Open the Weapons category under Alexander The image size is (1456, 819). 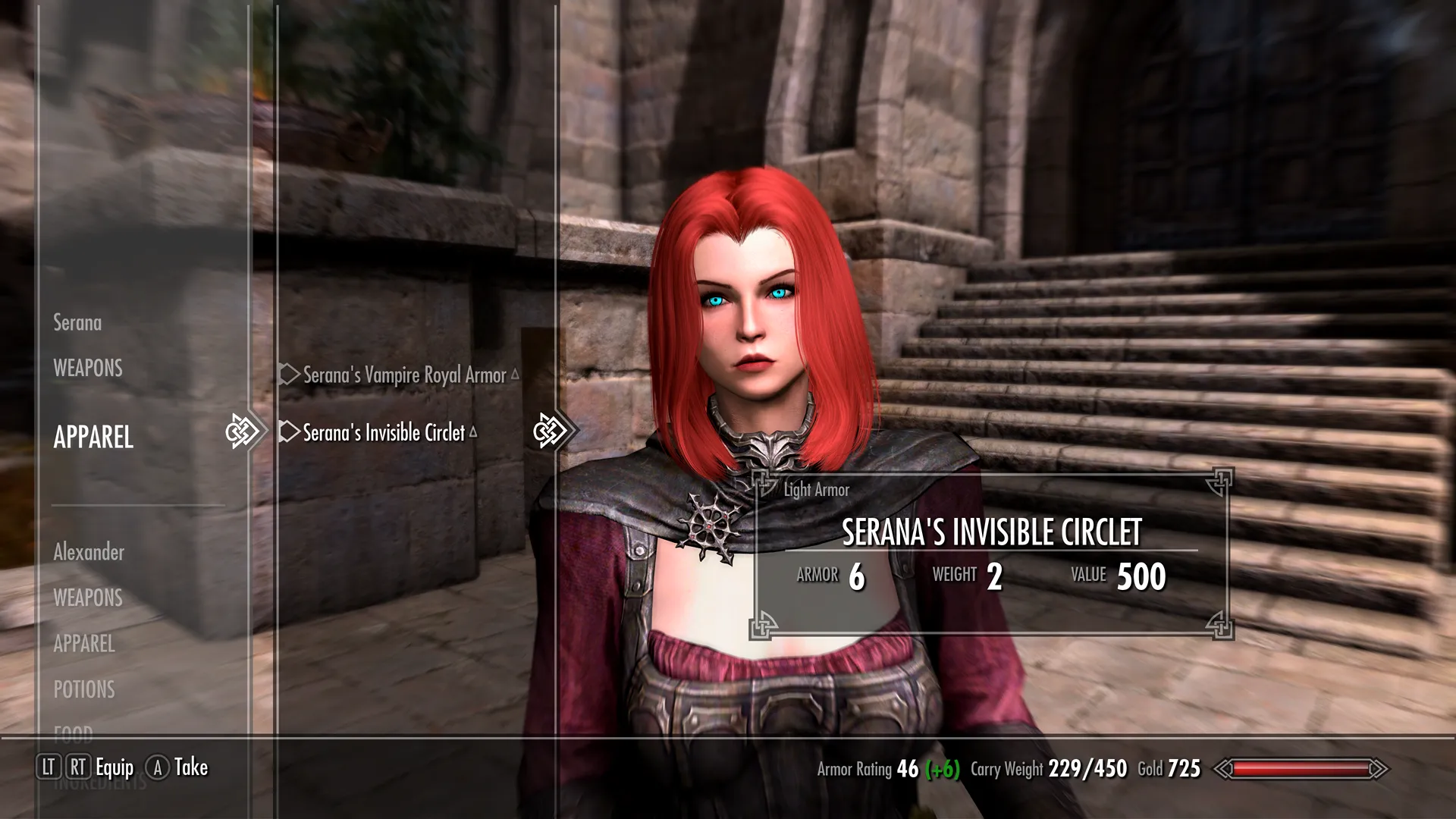pos(88,598)
